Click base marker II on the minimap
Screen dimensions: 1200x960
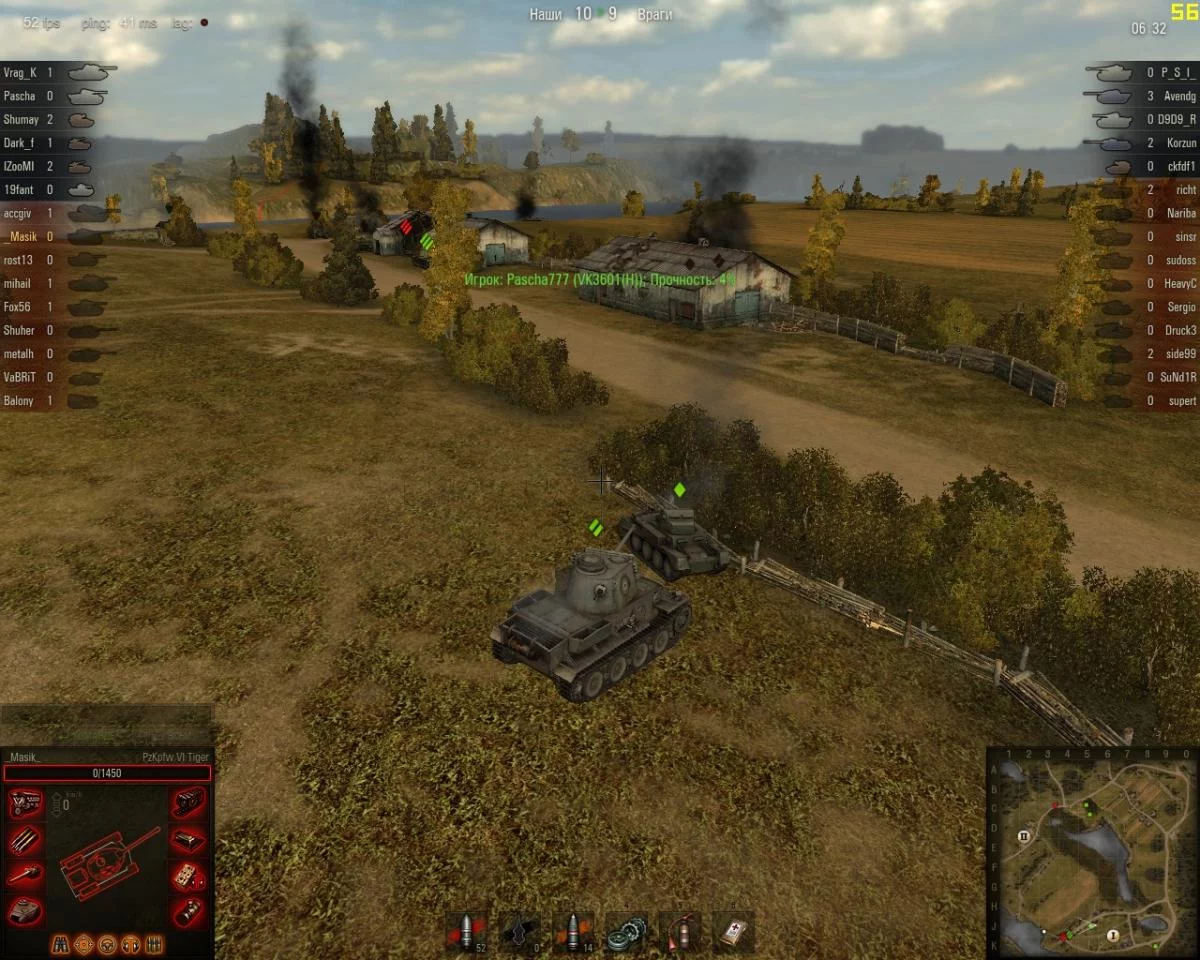point(1024,835)
